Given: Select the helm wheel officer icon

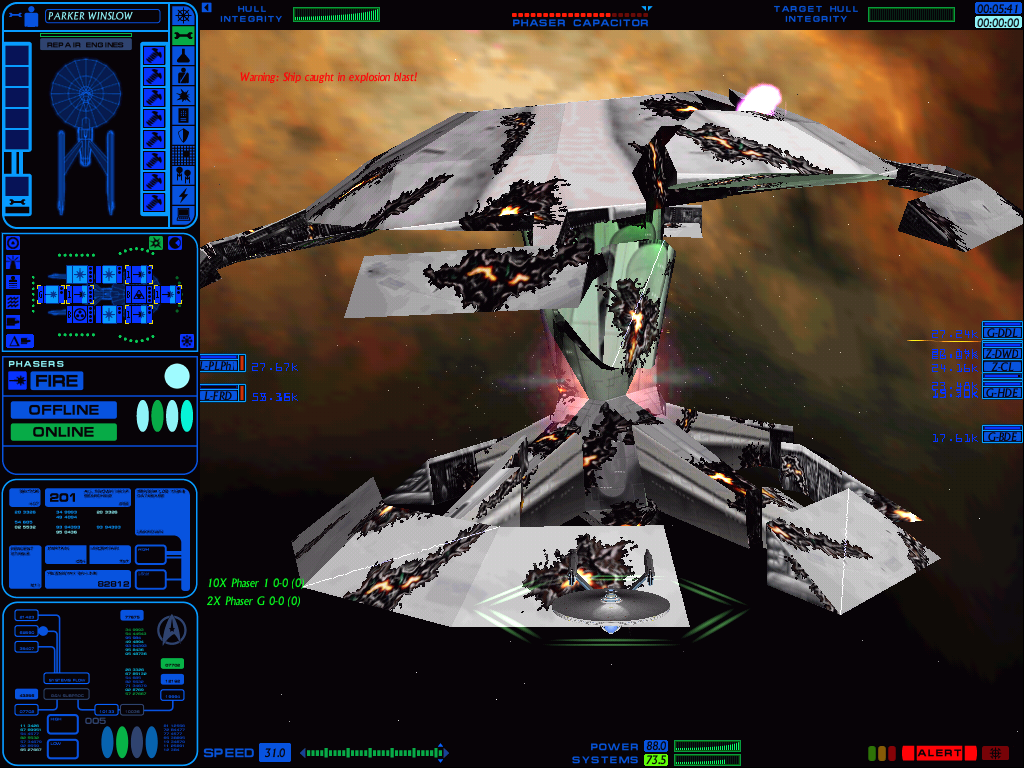Looking at the screenshot, I should 183,15.
